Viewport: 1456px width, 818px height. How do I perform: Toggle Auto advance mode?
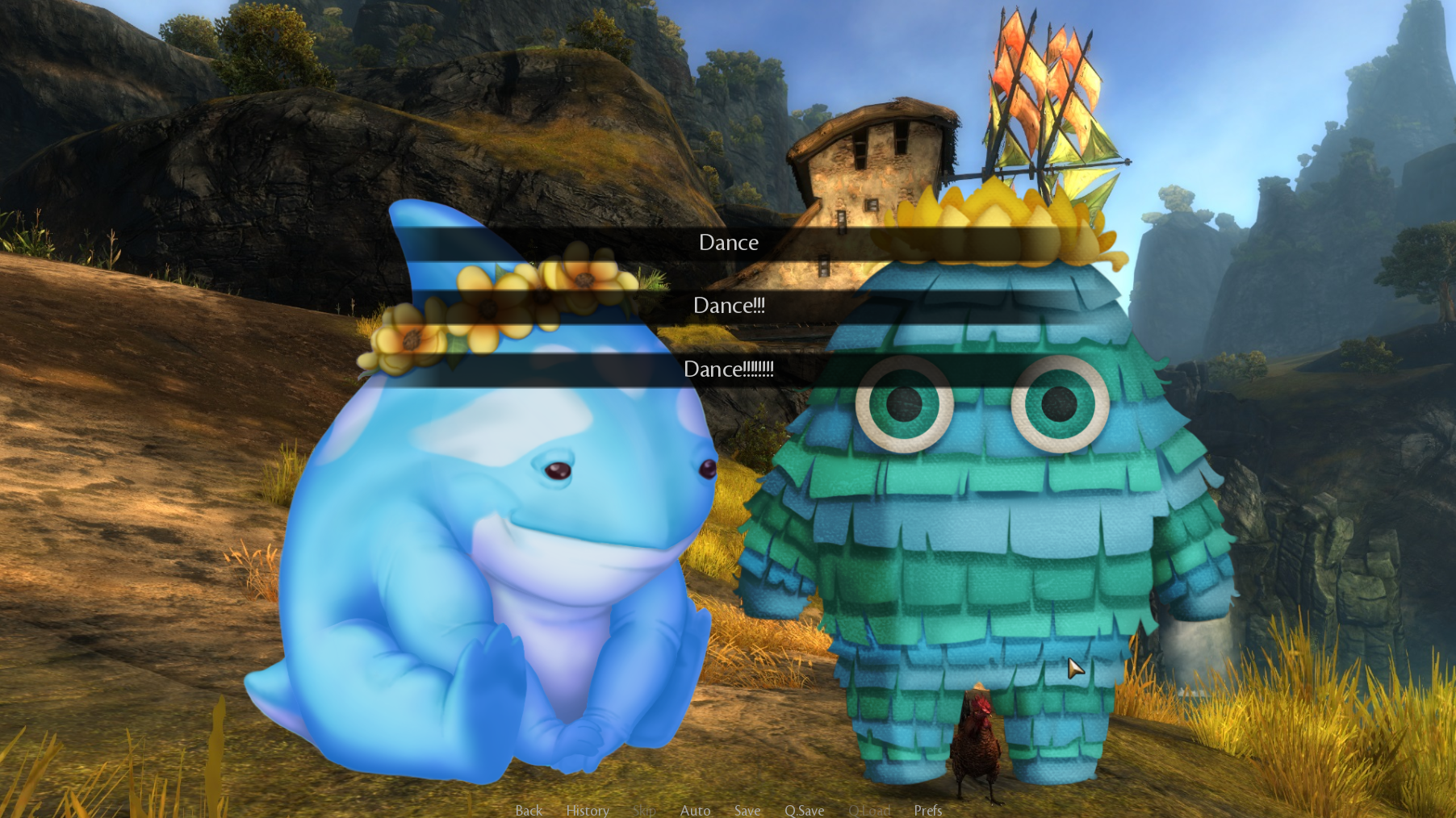[x=695, y=810]
